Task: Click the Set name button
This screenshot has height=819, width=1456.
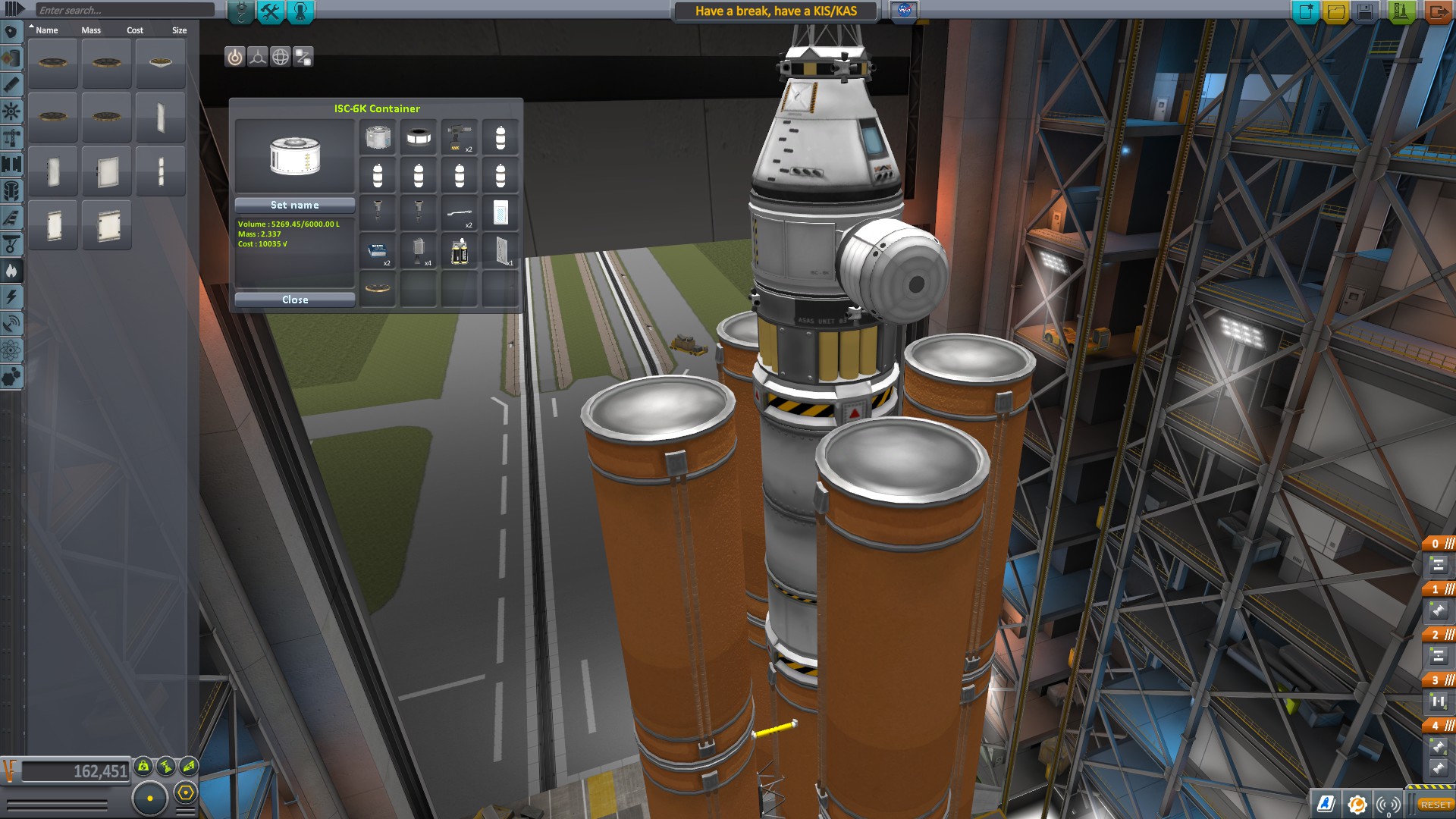Action: [295, 205]
